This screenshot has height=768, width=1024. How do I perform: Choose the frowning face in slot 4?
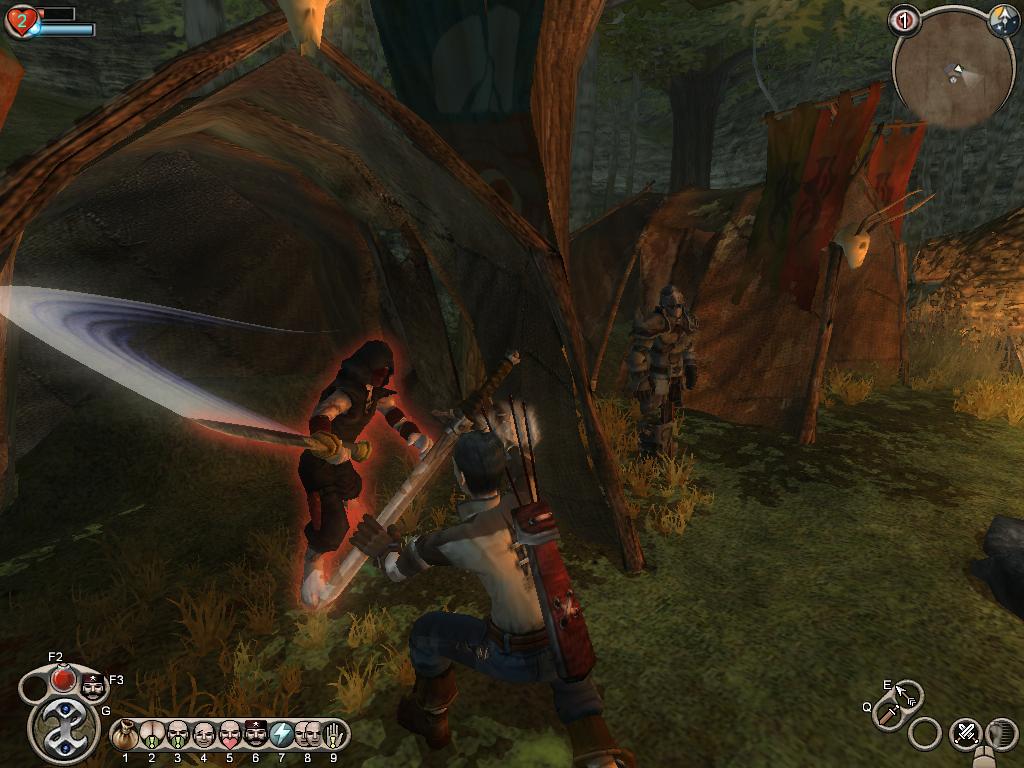(x=204, y=735)
